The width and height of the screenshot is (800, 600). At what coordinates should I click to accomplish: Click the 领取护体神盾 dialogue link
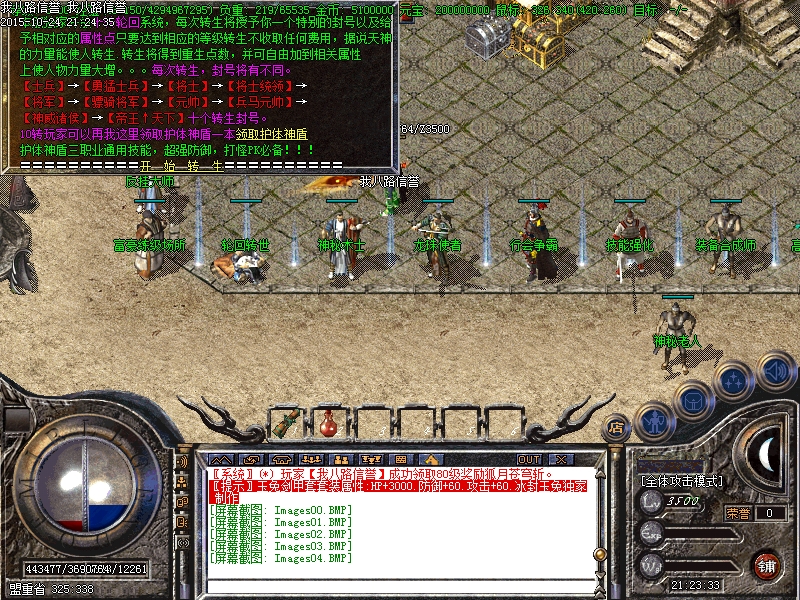[x=272, y=134]
